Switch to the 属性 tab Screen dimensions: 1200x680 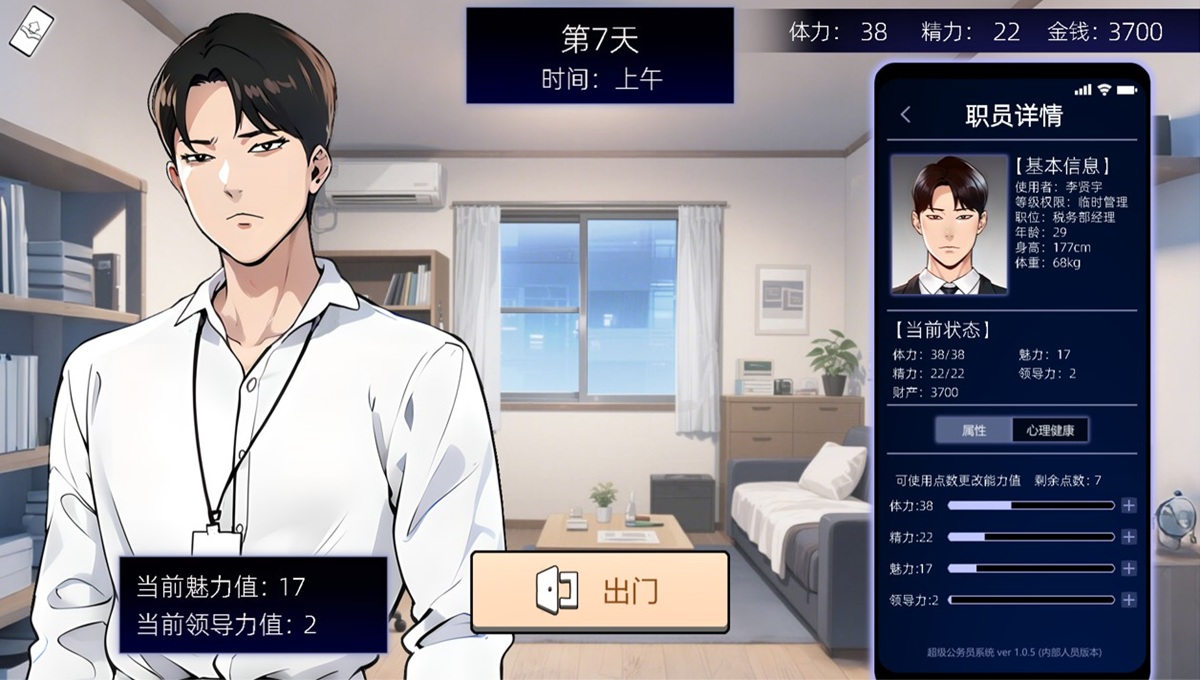coord(974,430)
